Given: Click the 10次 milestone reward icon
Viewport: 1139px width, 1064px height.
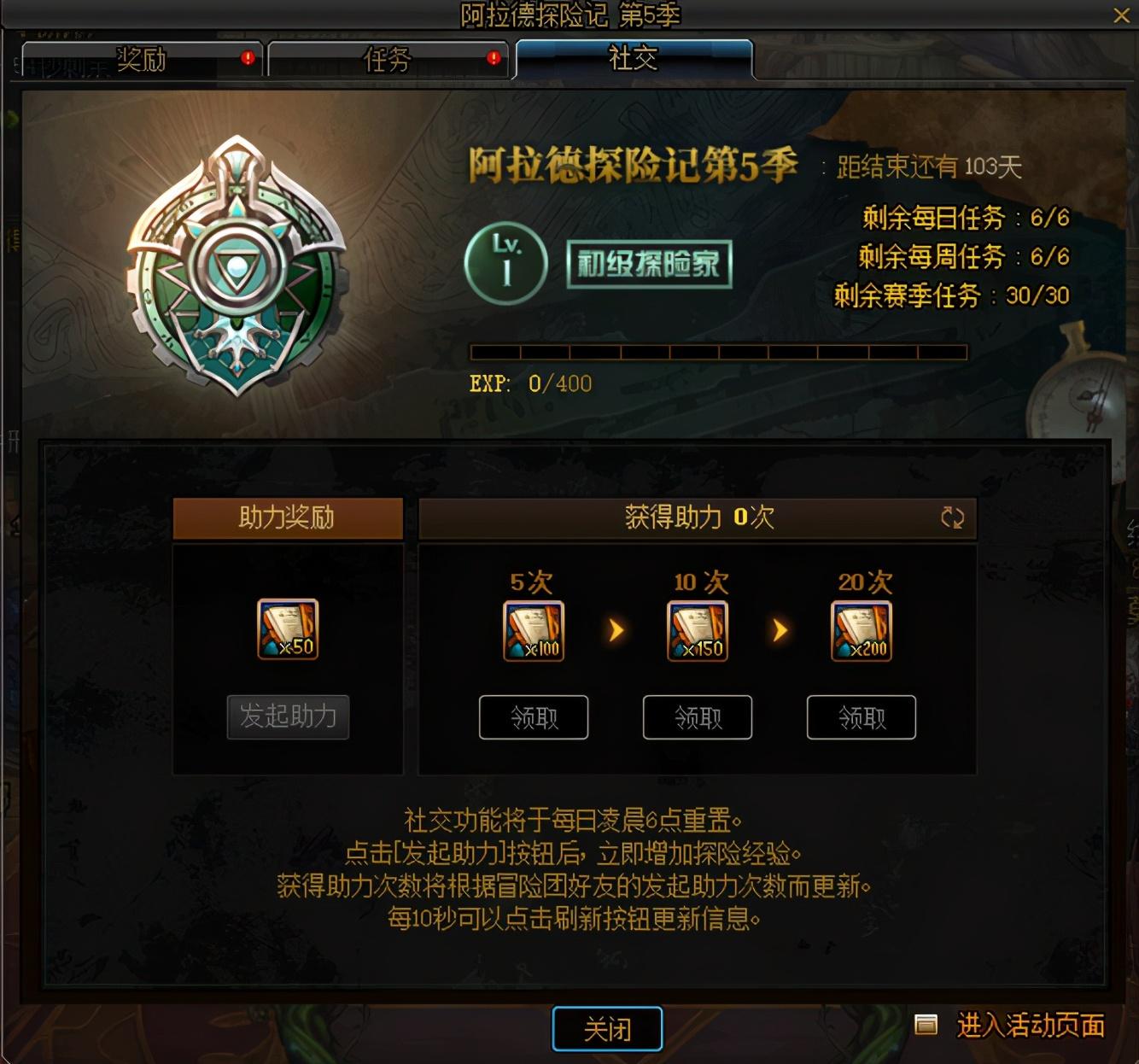Looking at the screenshot, I should pyautogui.click(x=697, y=629).
